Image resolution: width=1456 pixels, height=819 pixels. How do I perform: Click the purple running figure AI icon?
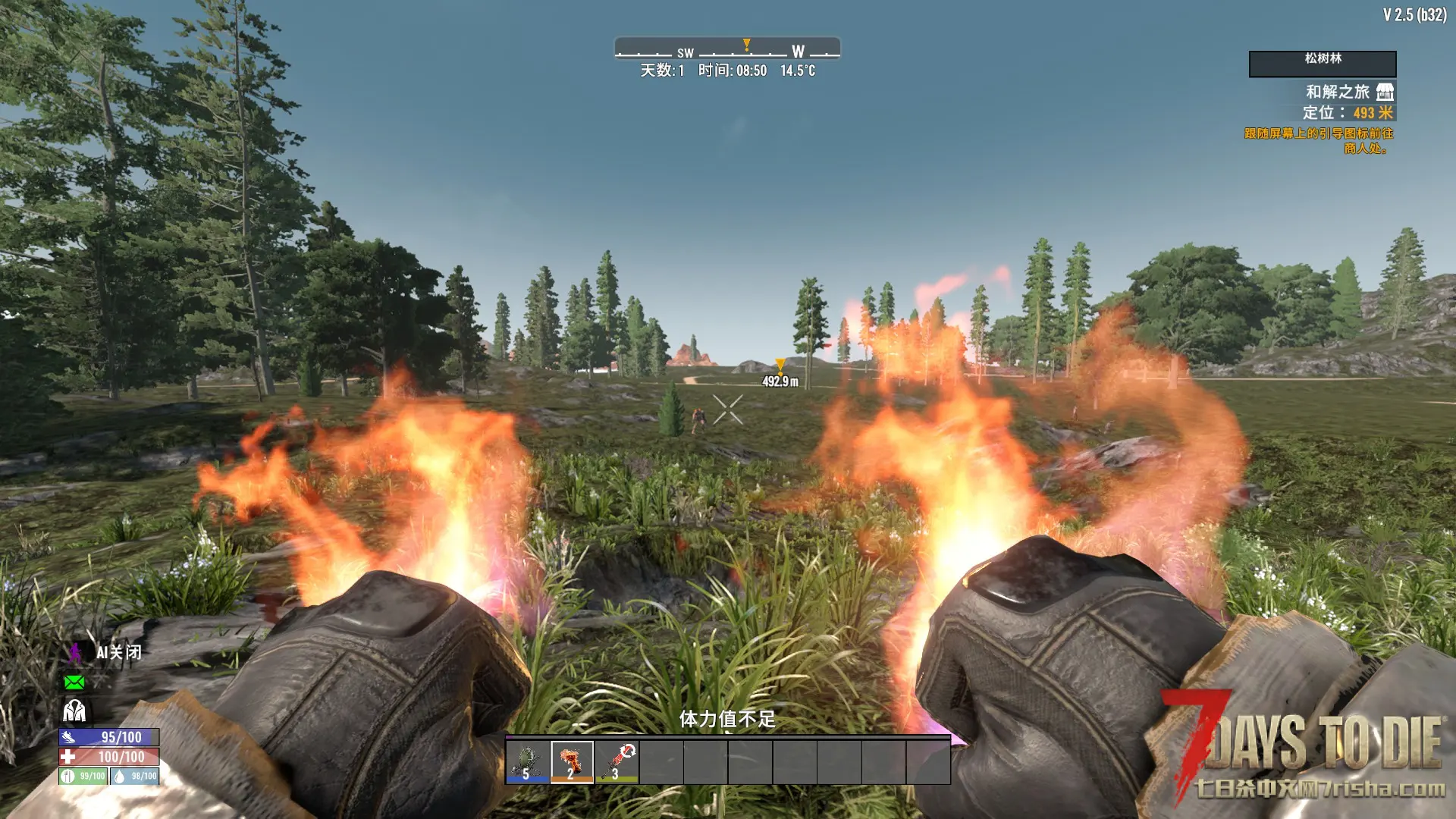[75, 653]
